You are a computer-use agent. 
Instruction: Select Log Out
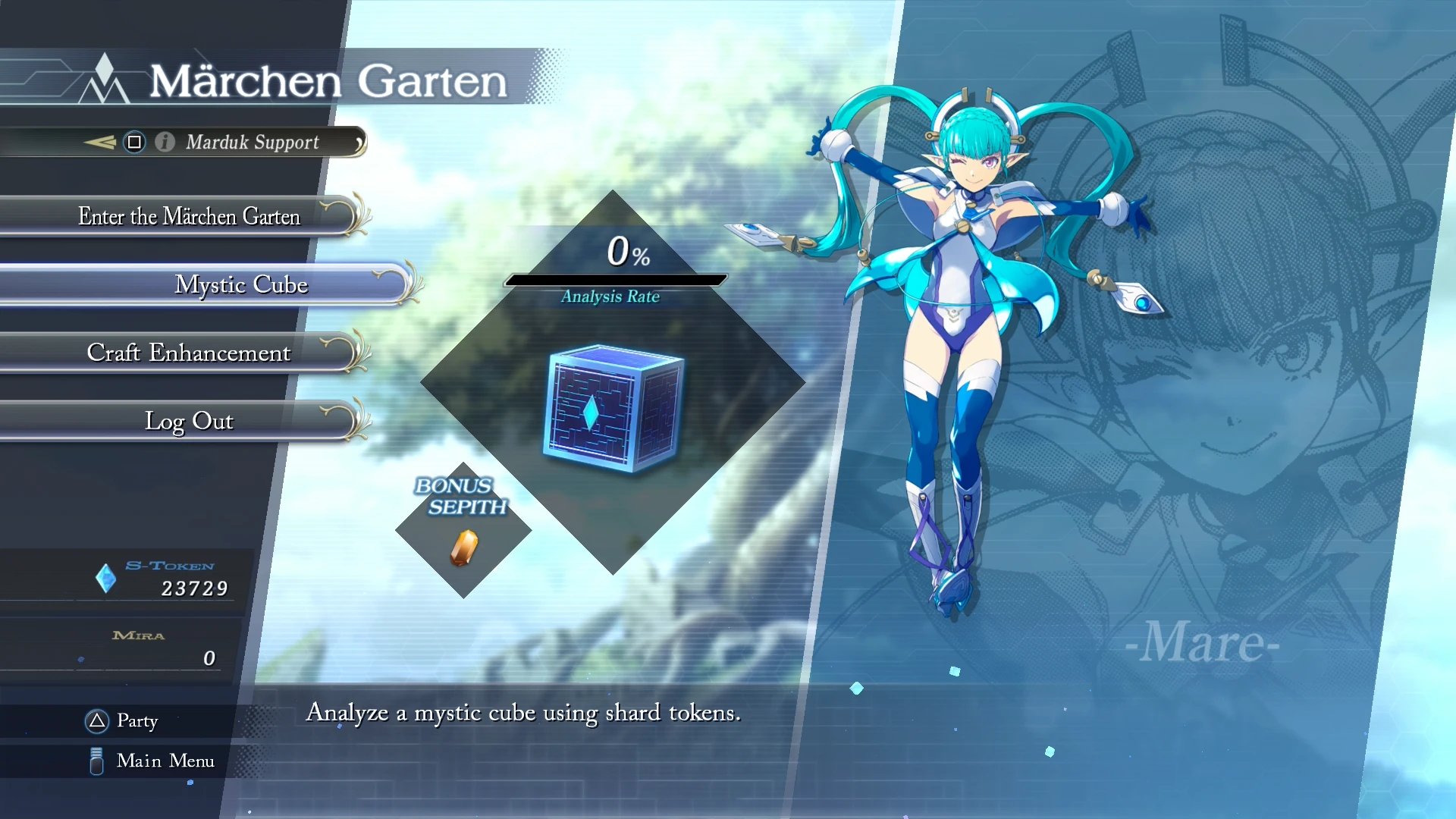[189, 421]
